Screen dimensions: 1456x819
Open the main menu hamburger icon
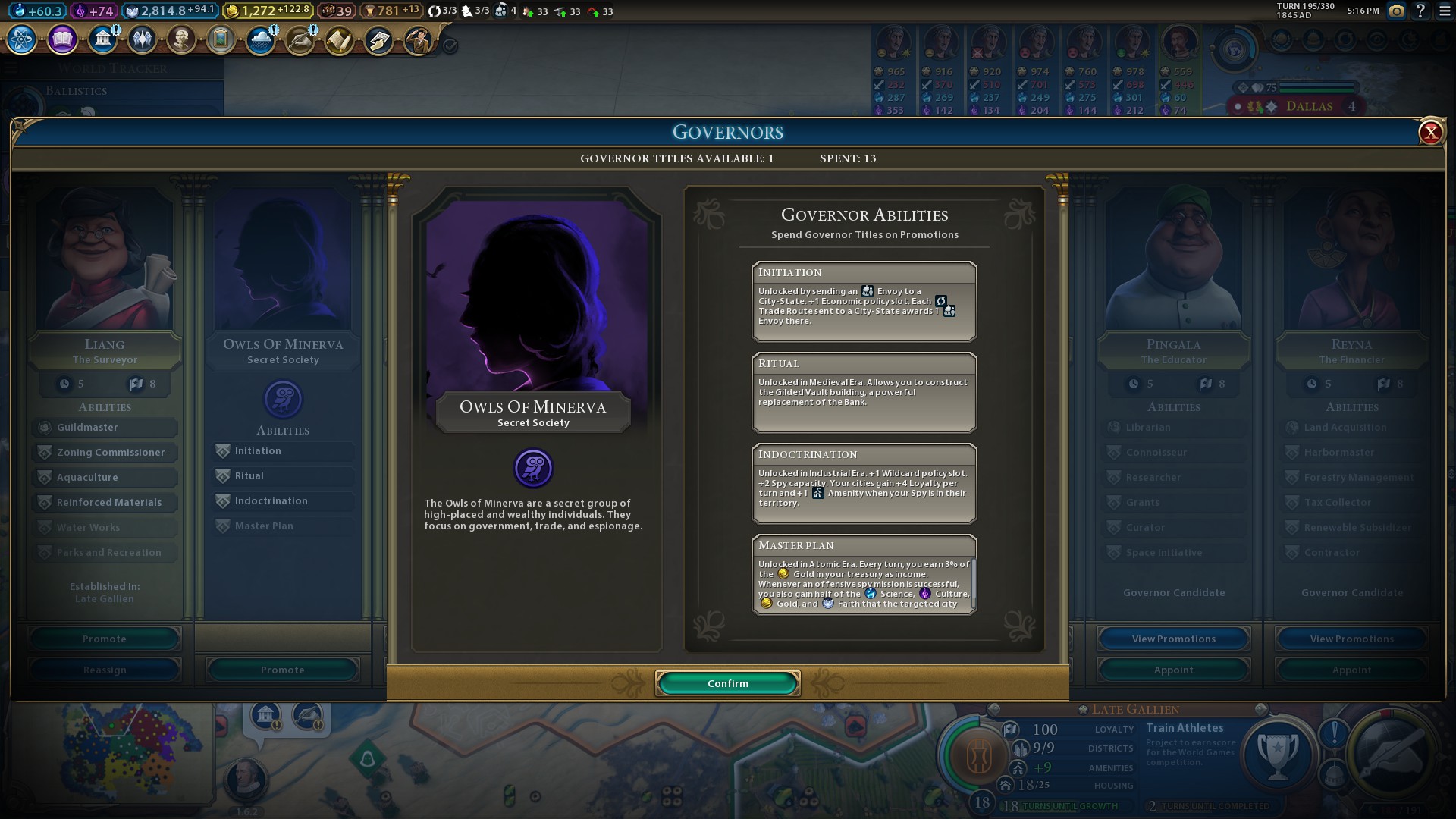pos(1445,11)
